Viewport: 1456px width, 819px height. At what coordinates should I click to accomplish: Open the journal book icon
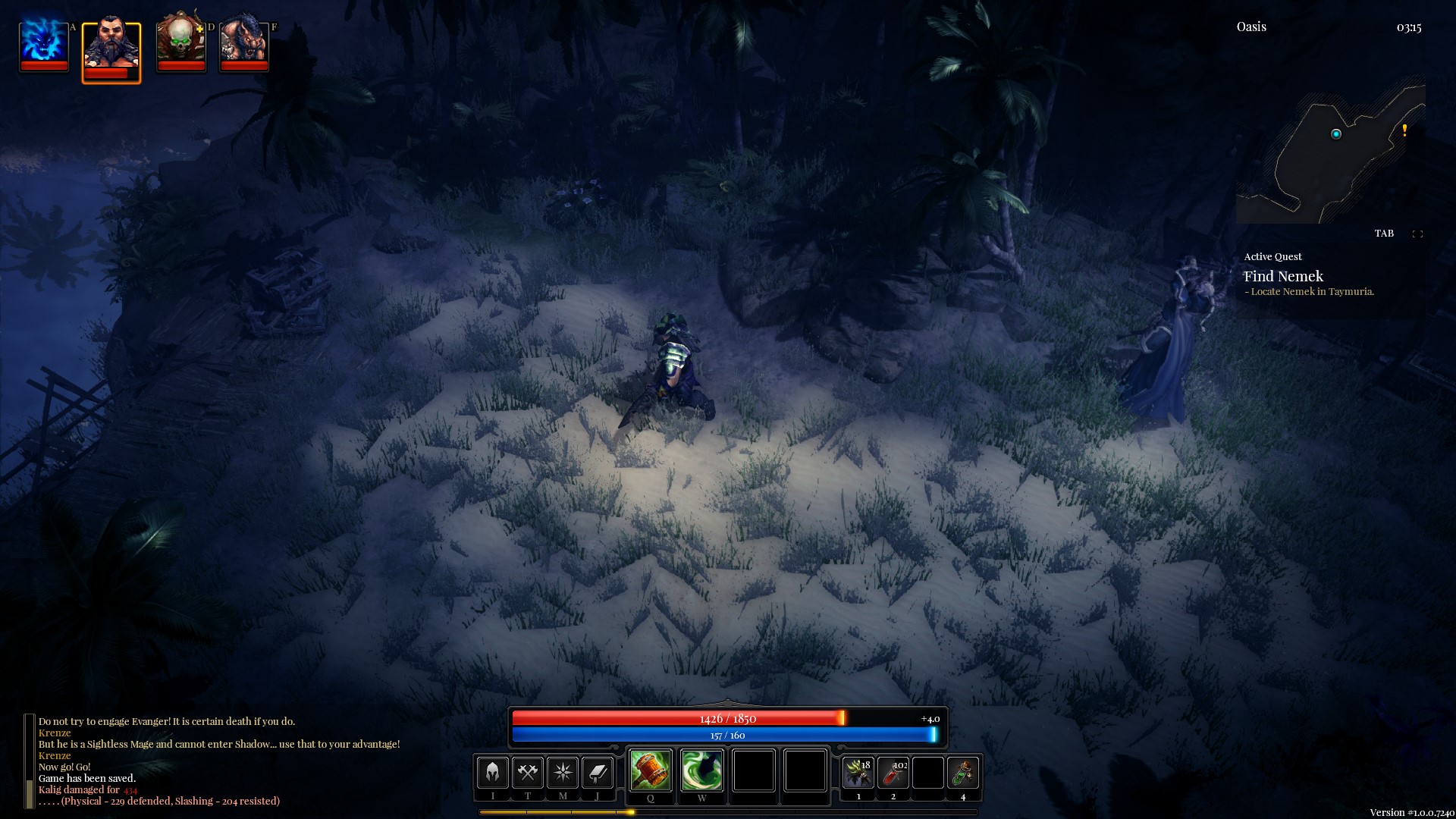(598, 773)
